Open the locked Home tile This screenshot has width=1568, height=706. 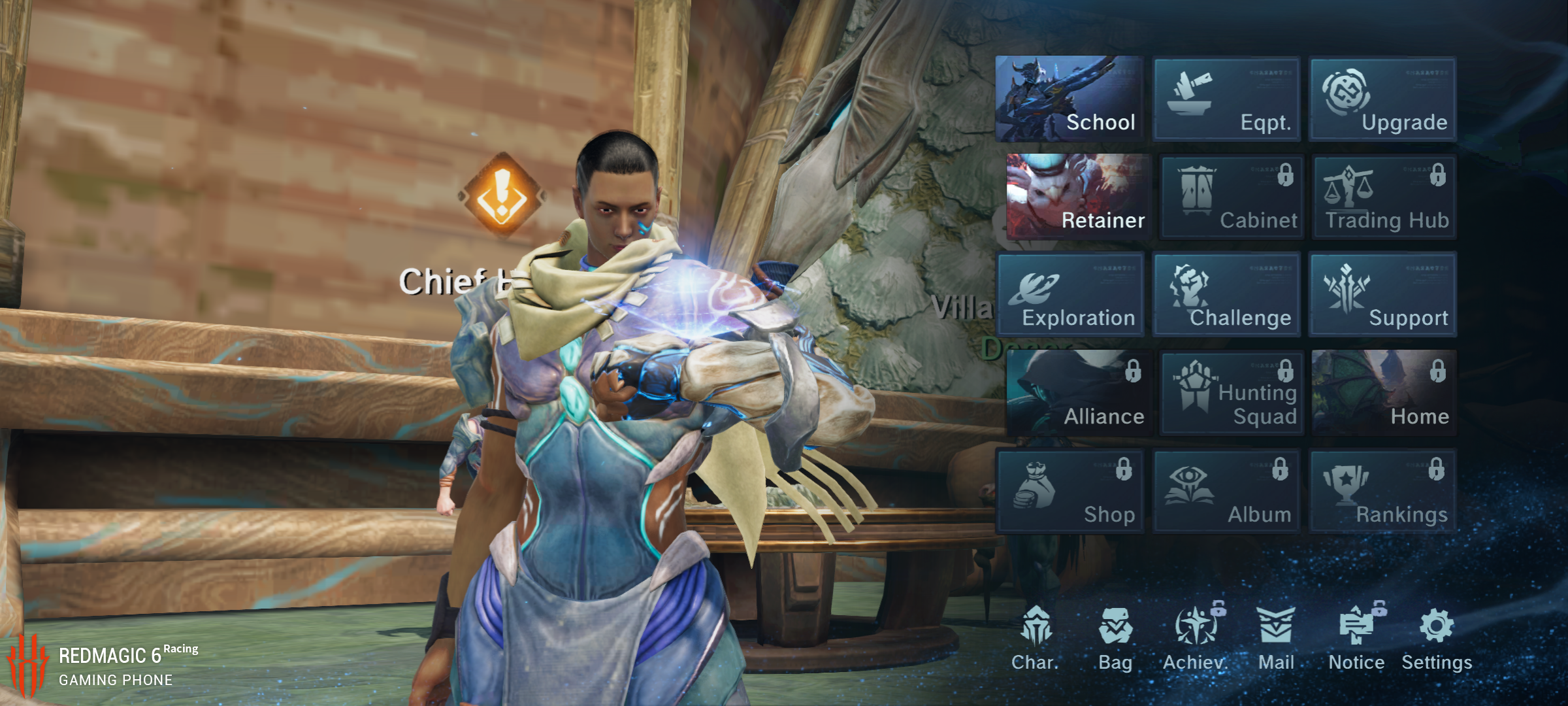(x=1384, y=393)
